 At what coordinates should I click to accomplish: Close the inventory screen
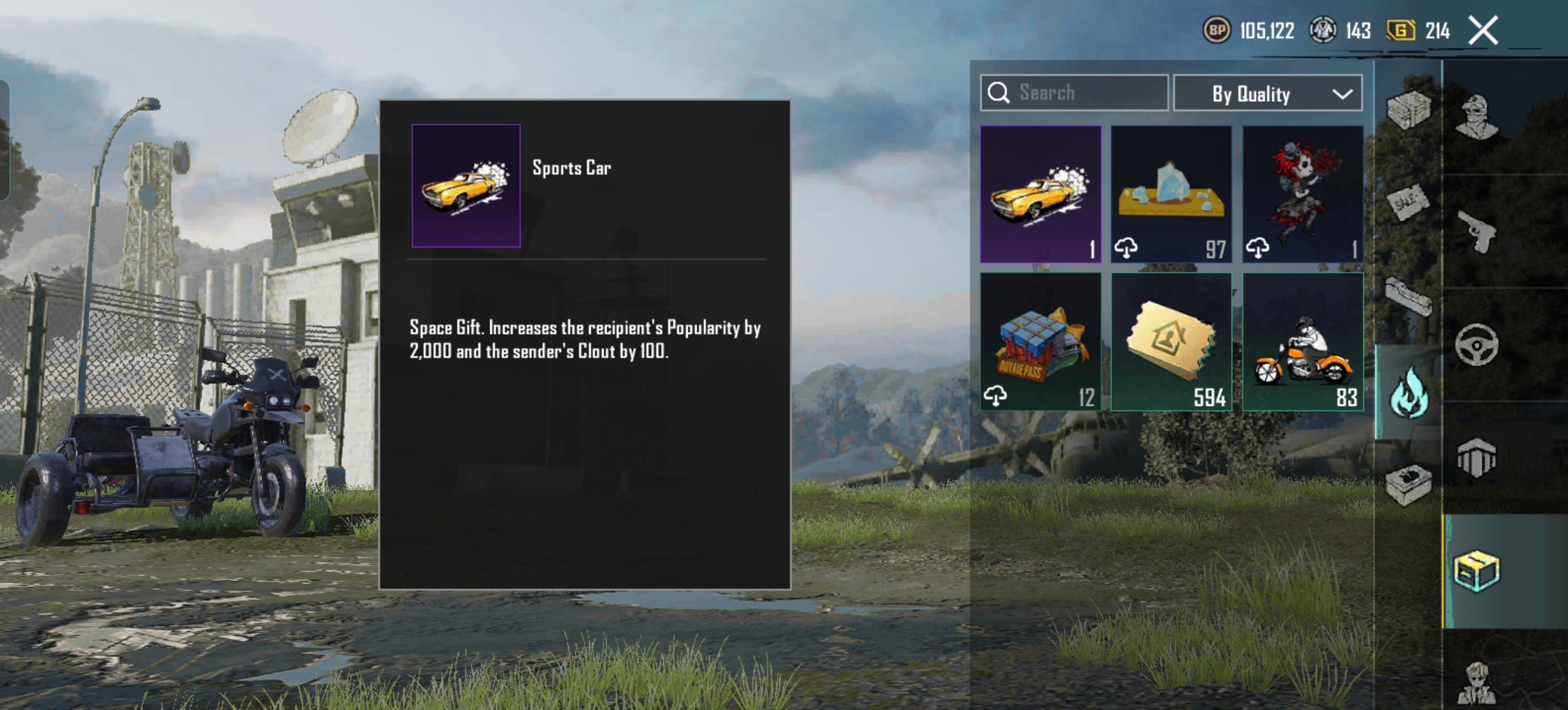click(1483, 30)
